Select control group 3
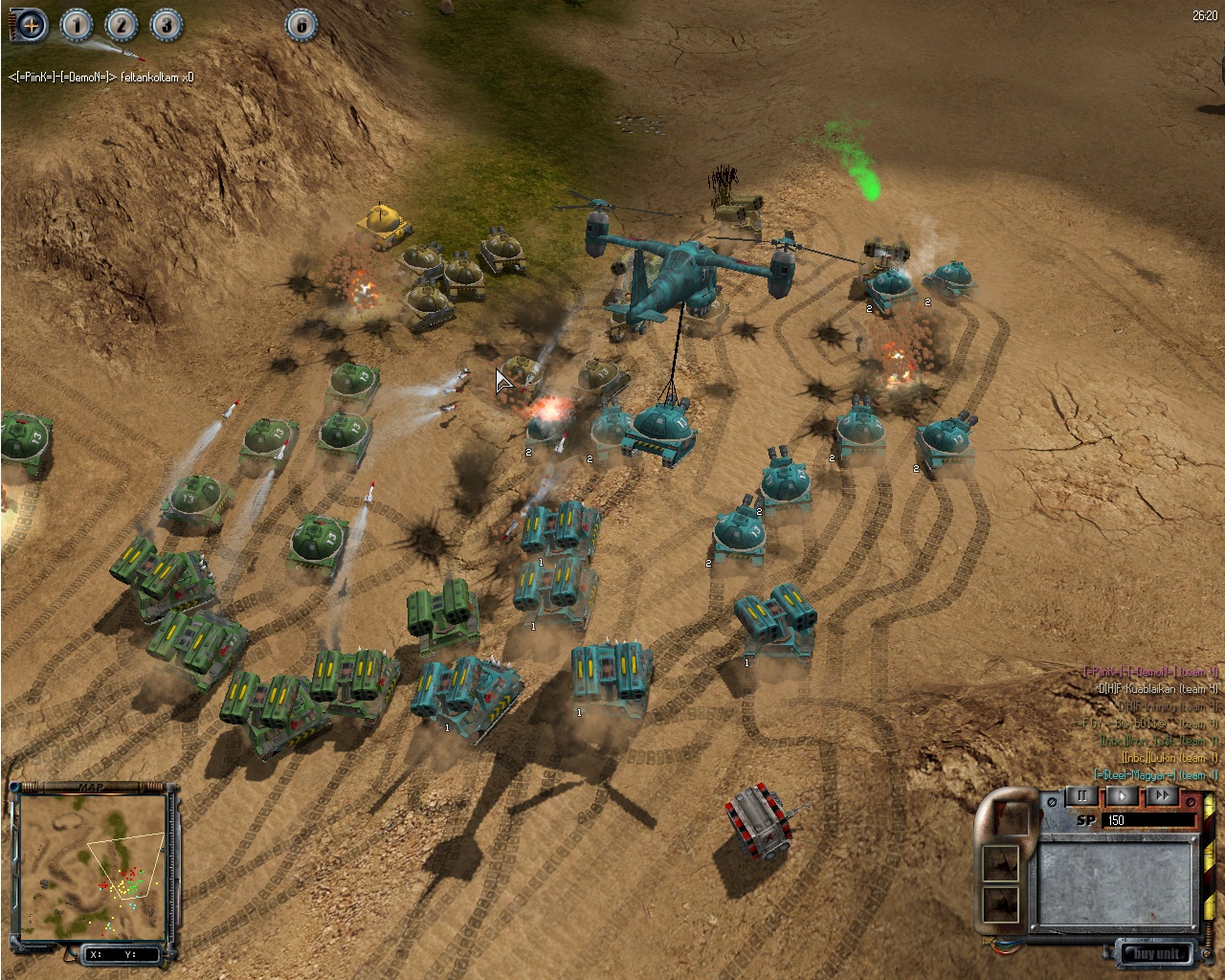1225x980 pixels. tap(166, 25)
